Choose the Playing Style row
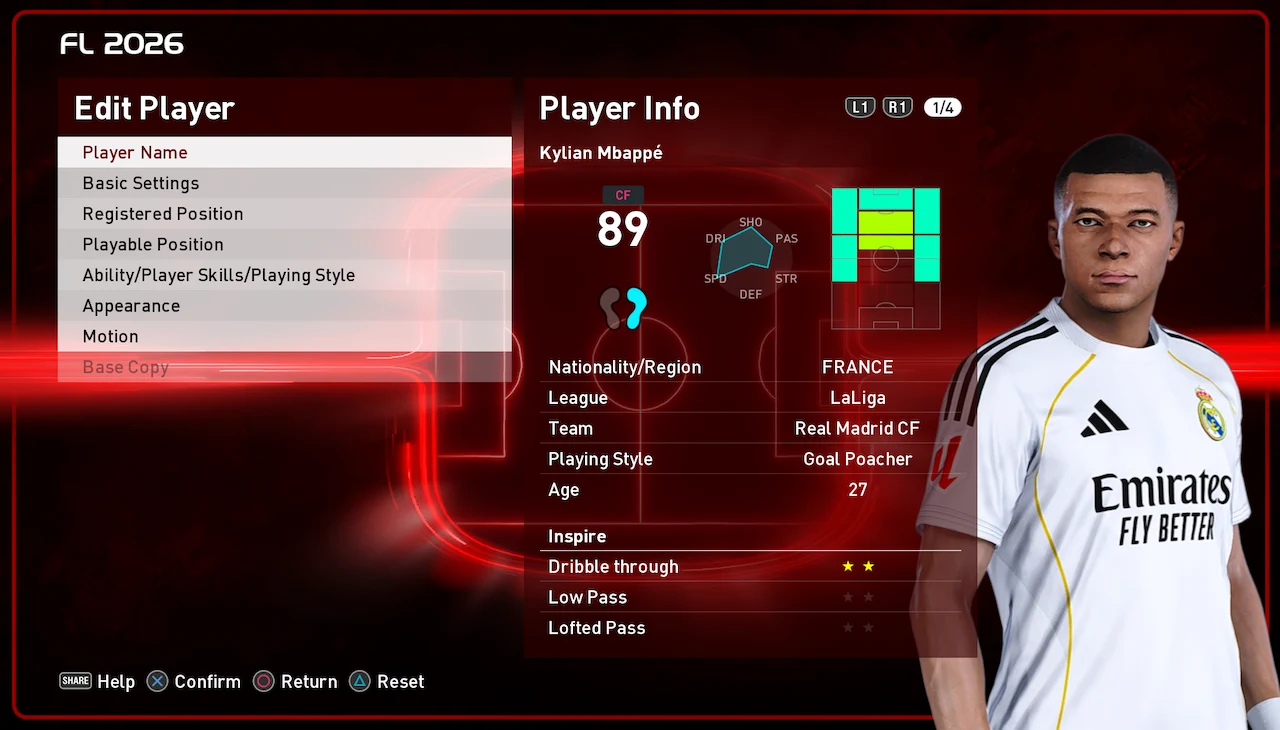 [750, 459]
